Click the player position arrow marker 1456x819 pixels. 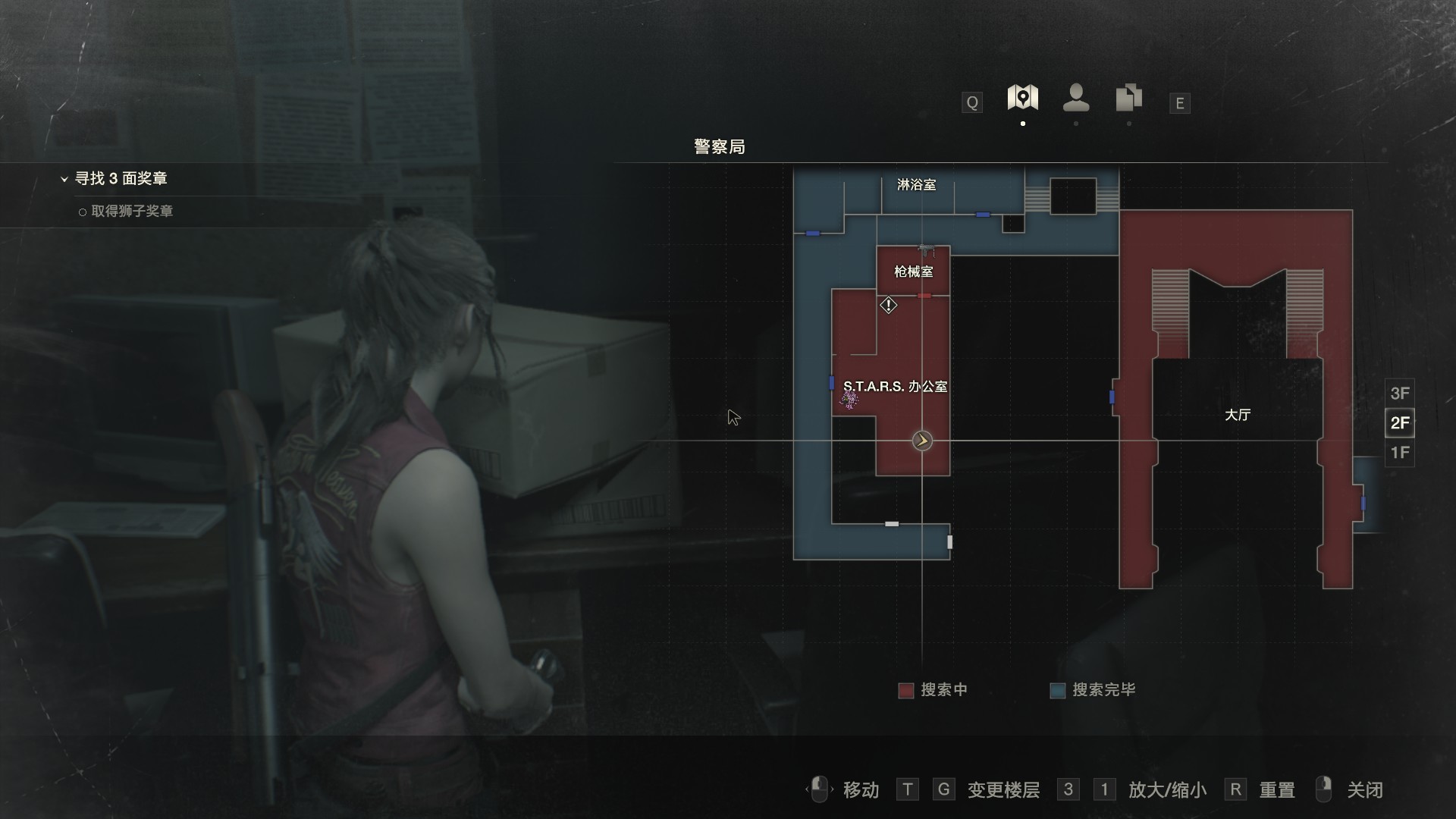click(x=922, y=441)
